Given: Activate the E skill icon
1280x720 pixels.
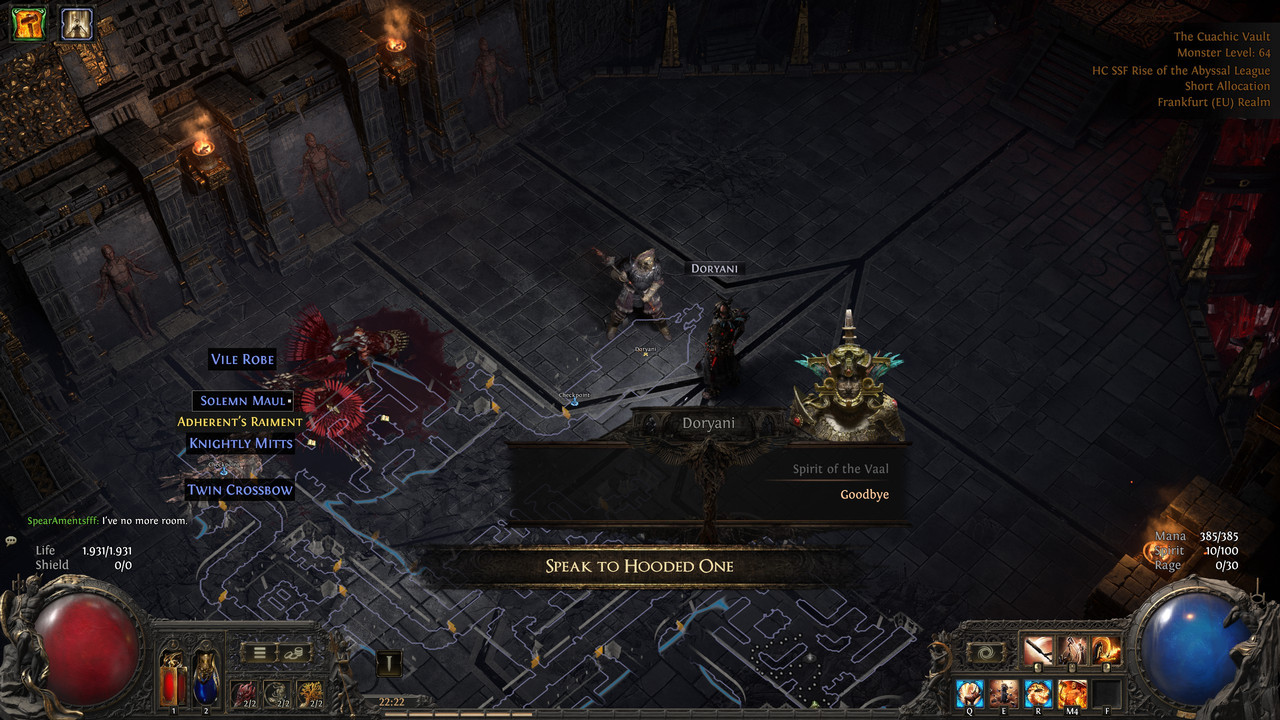Looking at the screenshot, I should 1003,692.
